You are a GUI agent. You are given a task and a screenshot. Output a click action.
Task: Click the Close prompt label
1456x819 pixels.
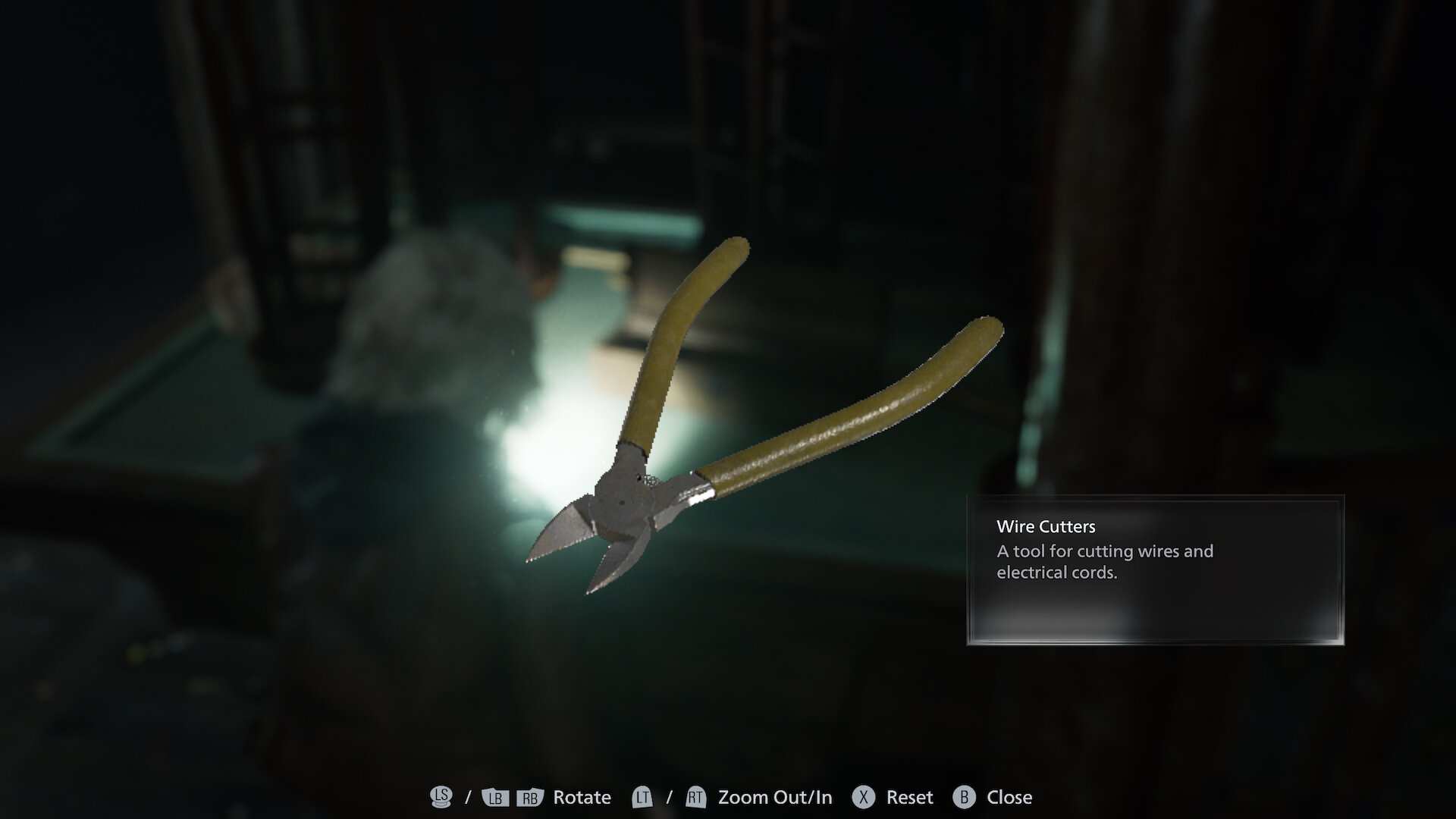point(1009,797)
